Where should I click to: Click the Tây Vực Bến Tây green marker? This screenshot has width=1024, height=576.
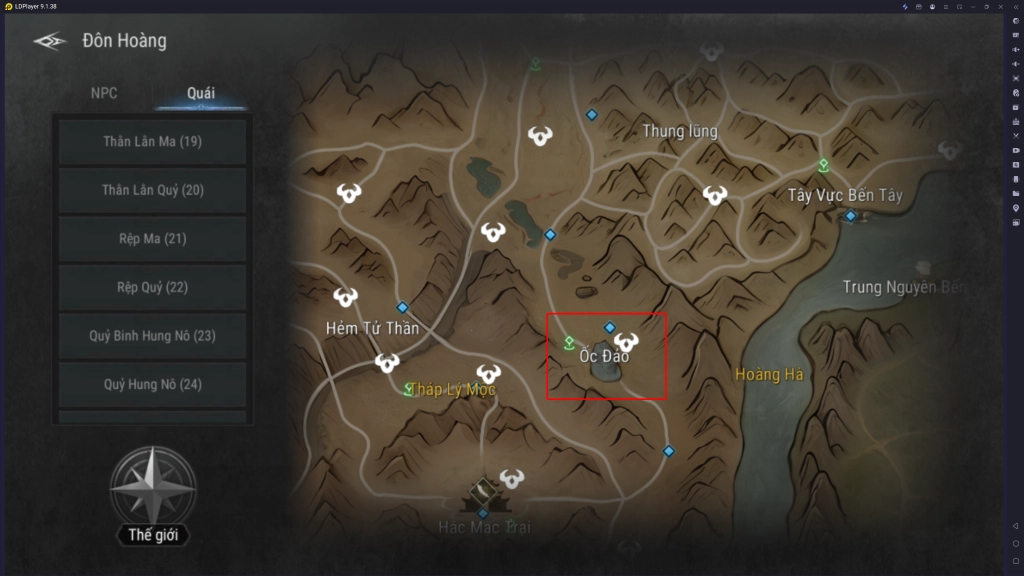(x=824, y=166)
